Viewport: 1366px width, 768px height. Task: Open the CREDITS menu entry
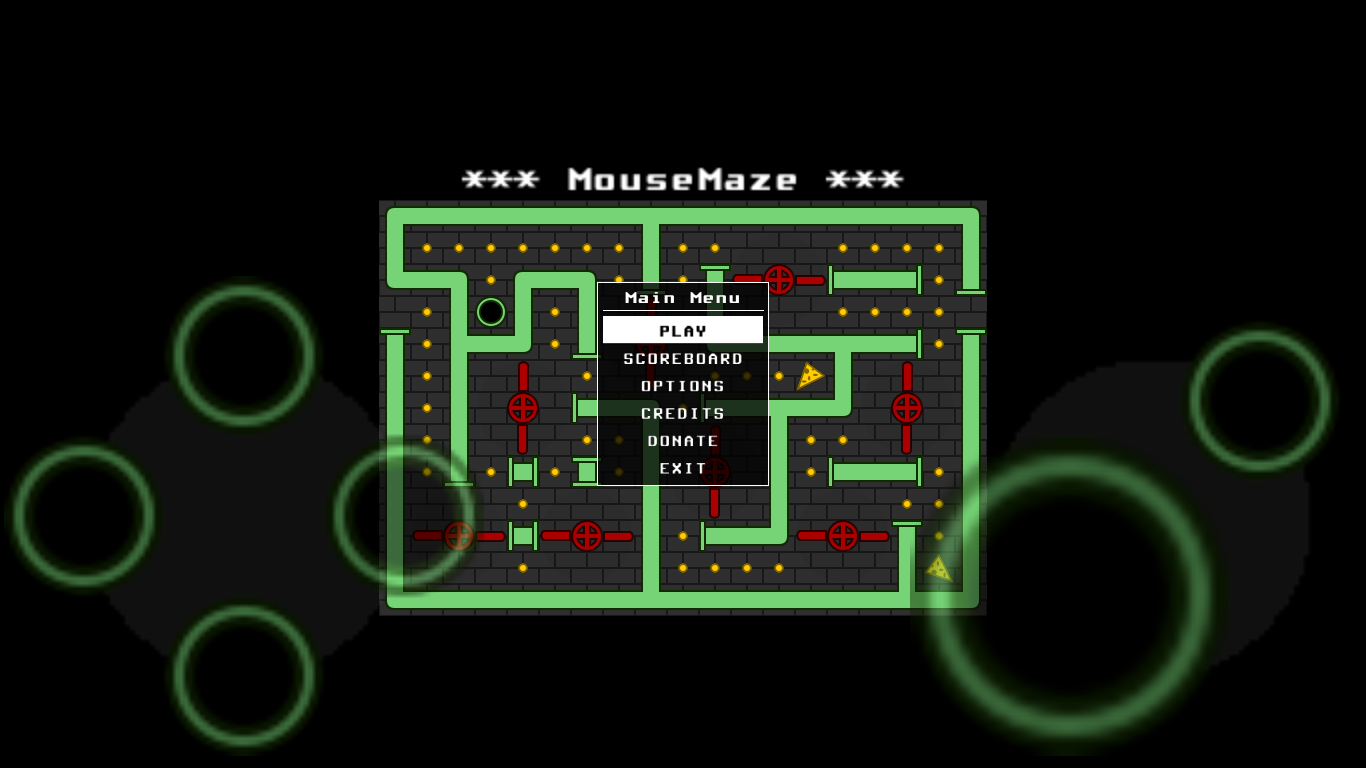coord(682,412)
